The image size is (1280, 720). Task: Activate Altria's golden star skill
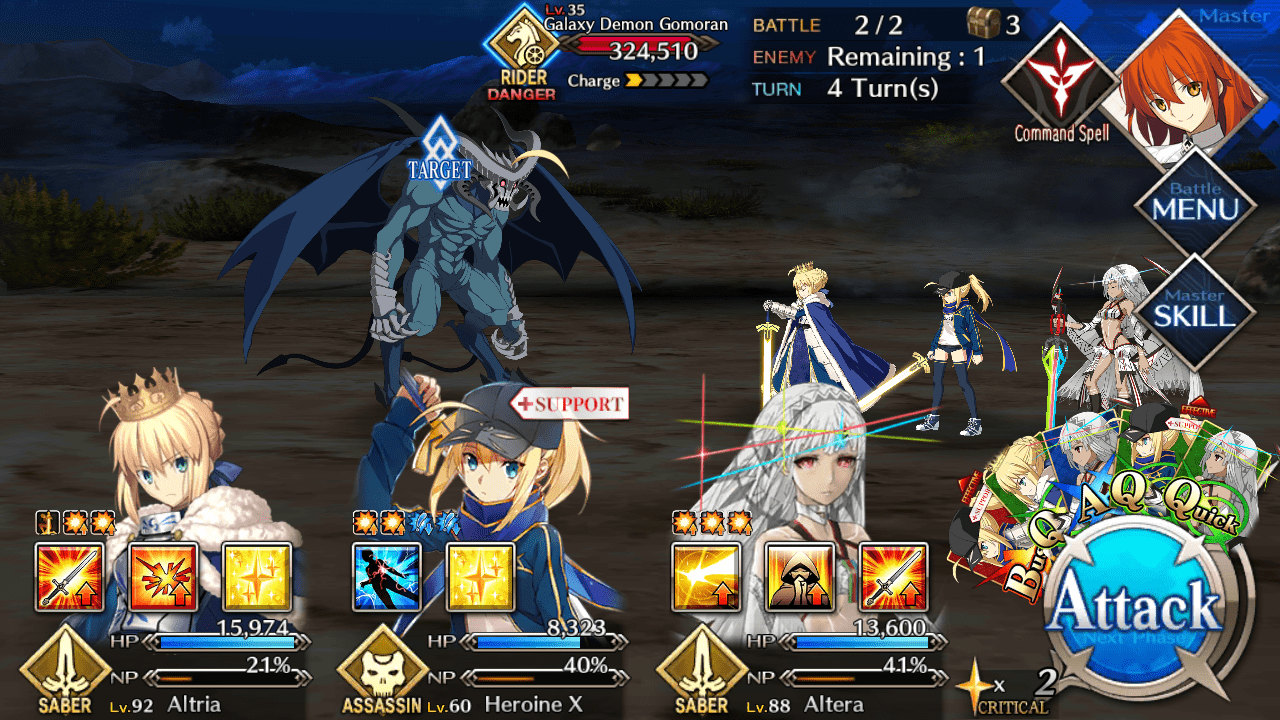coord(257,577)
